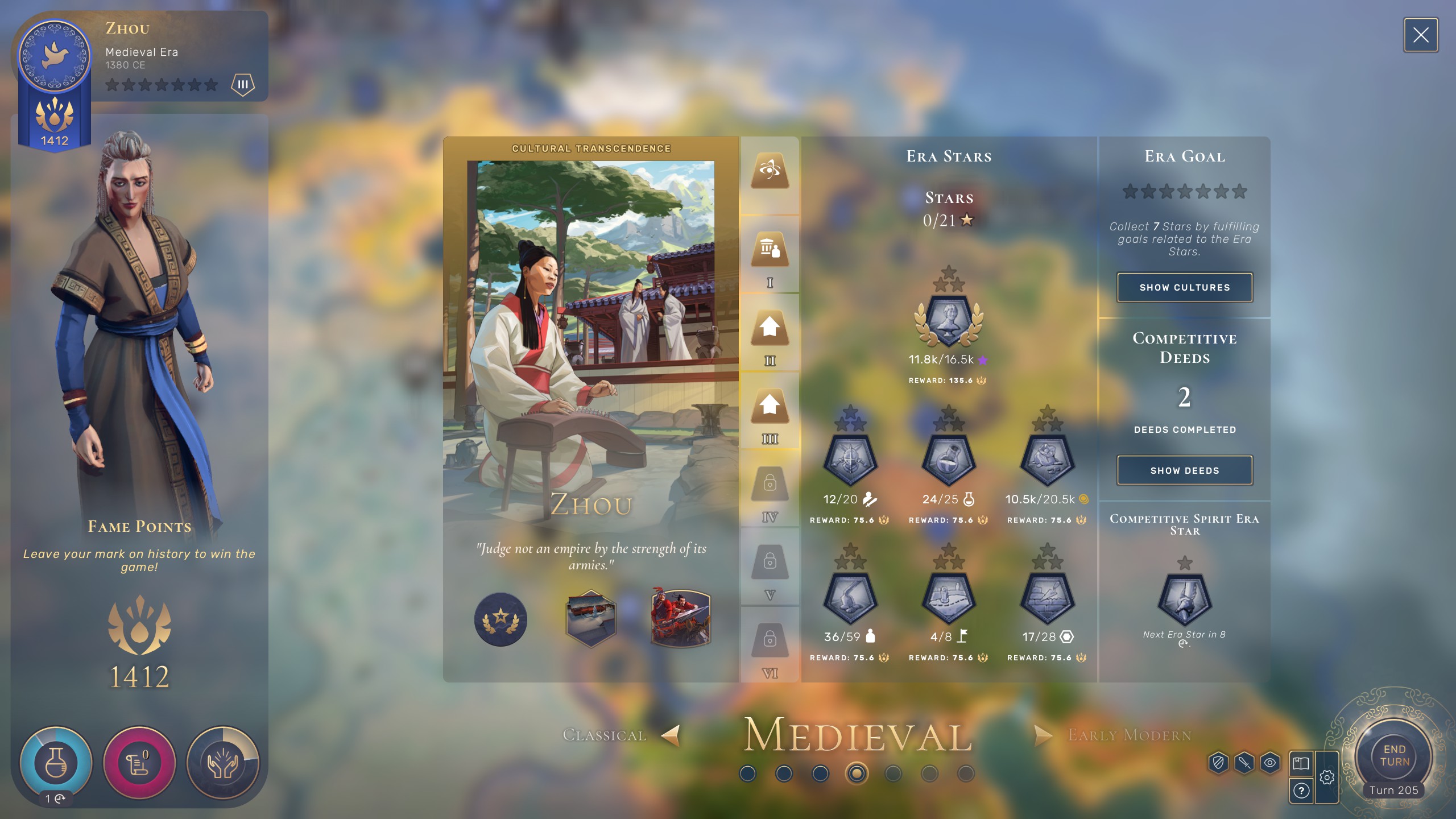Open the religion hands button

point(223,762)
